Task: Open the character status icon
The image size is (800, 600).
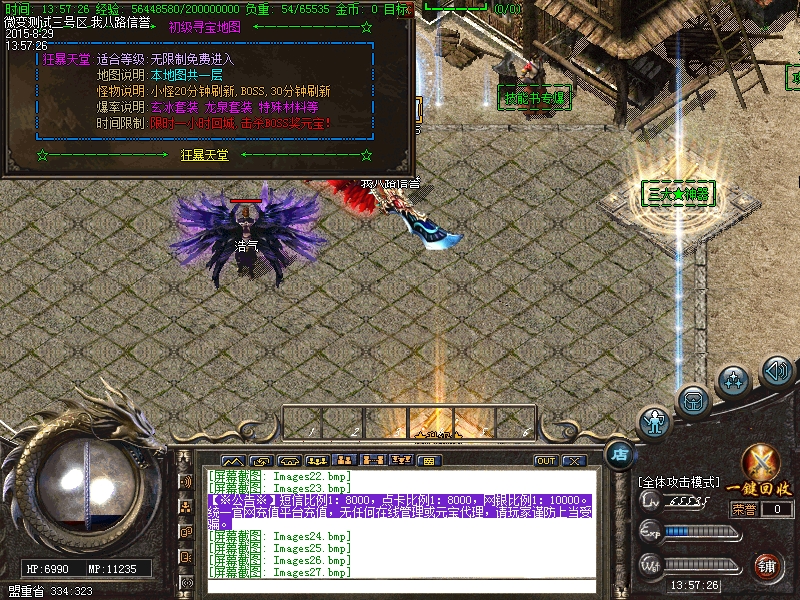Action: pyautogui.click(x=655, y=422)
